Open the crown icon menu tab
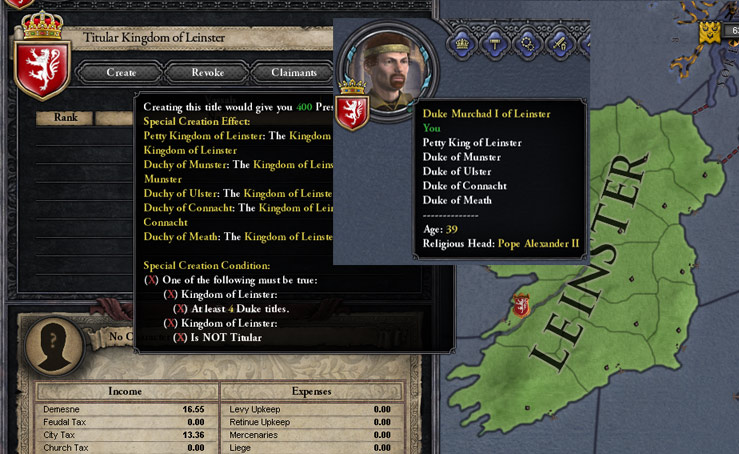The height and width of the screenshot is (454, 739). click(463, 43)
